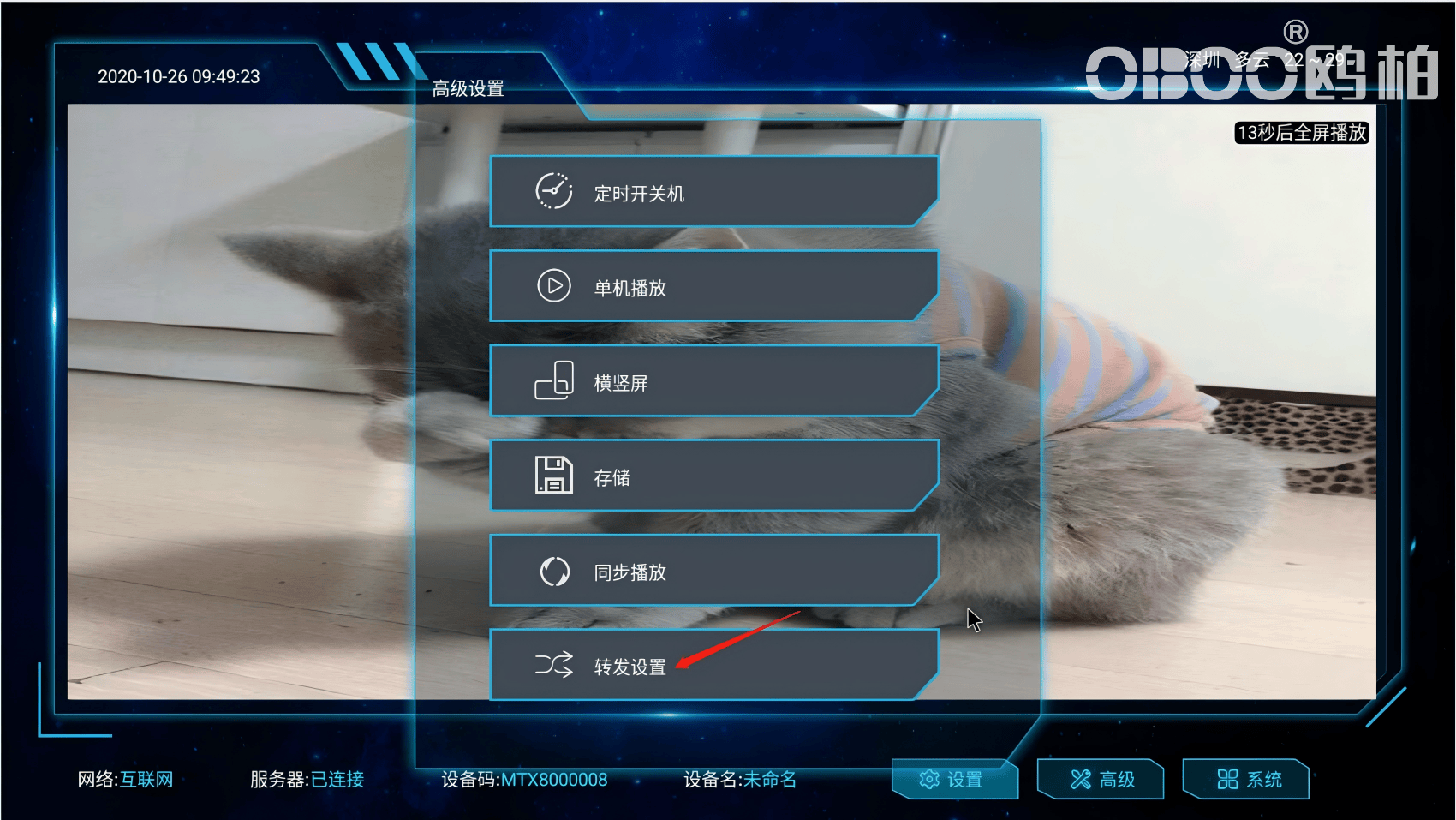Select the 高级设置 tab header
Viewport: 1456px width, 820px height.
[468, 87]
